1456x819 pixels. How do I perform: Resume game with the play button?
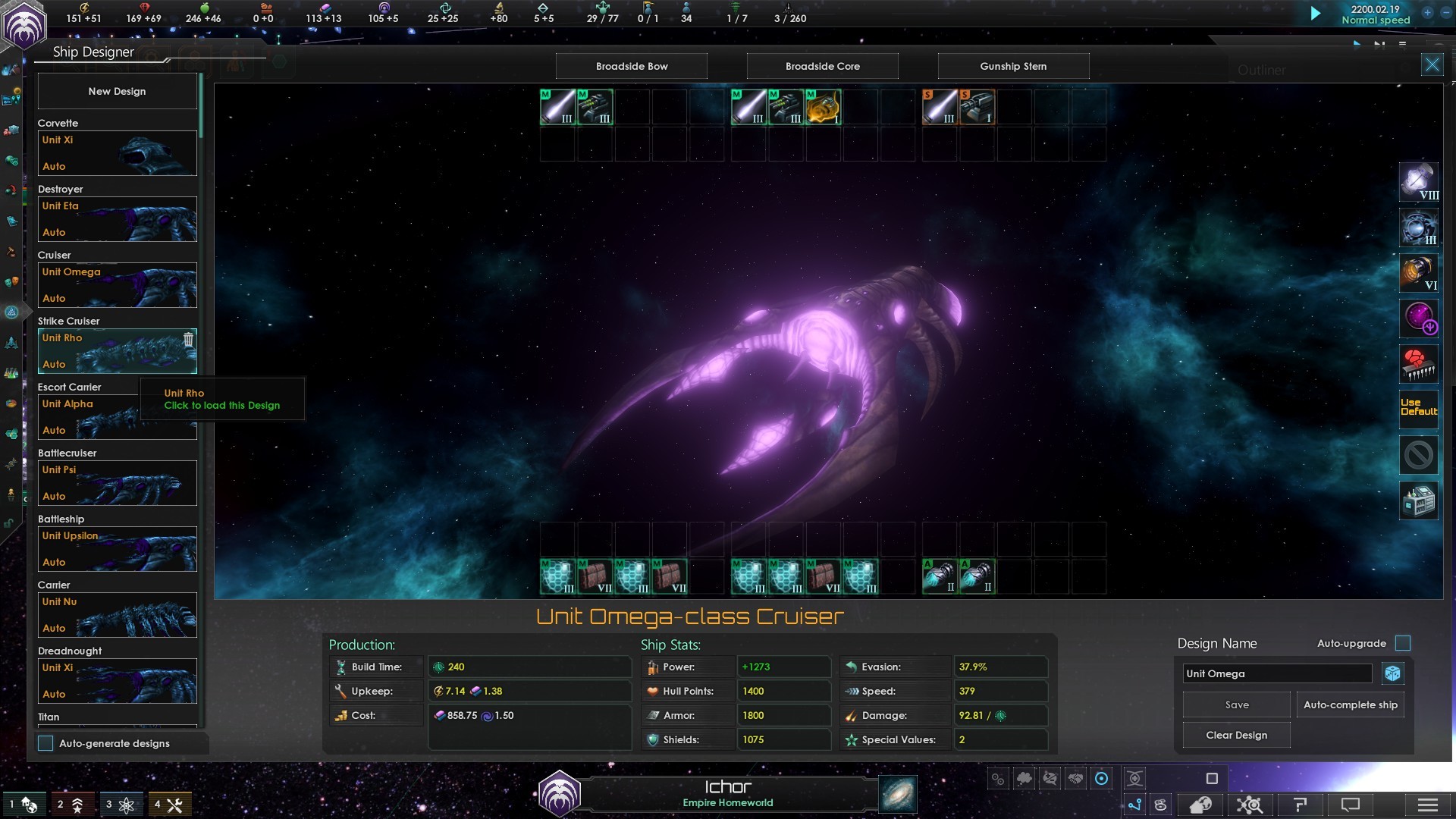pyautogui.click(x=1316, y=14)
